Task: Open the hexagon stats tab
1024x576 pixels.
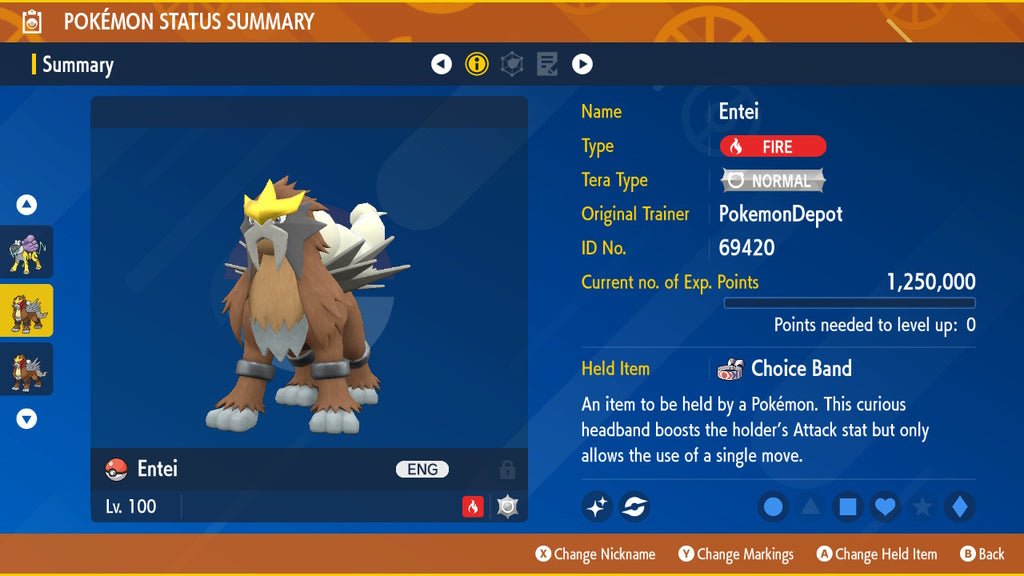Action: point(512,65)
